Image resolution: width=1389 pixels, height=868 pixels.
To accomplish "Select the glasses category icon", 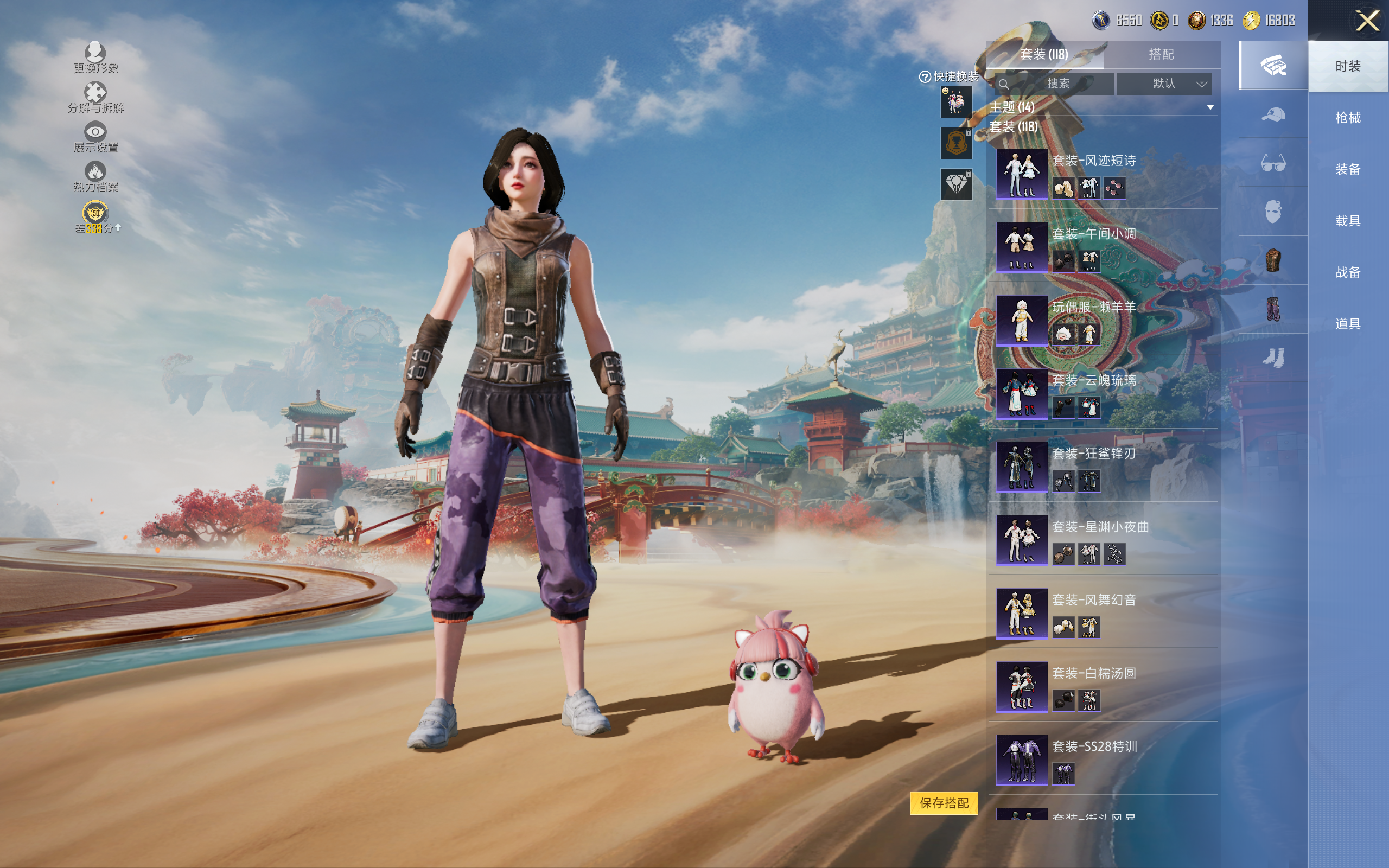I will click(1272, 164).
